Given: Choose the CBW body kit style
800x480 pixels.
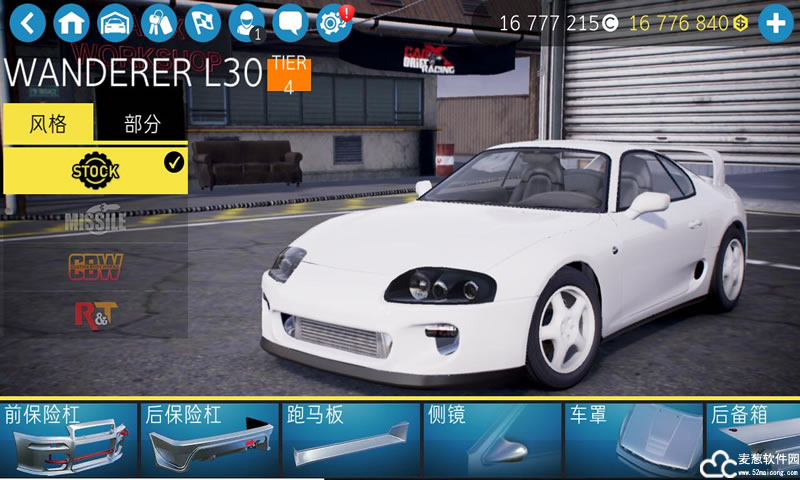Looking at the screenshot, I should tap(95, 266).
